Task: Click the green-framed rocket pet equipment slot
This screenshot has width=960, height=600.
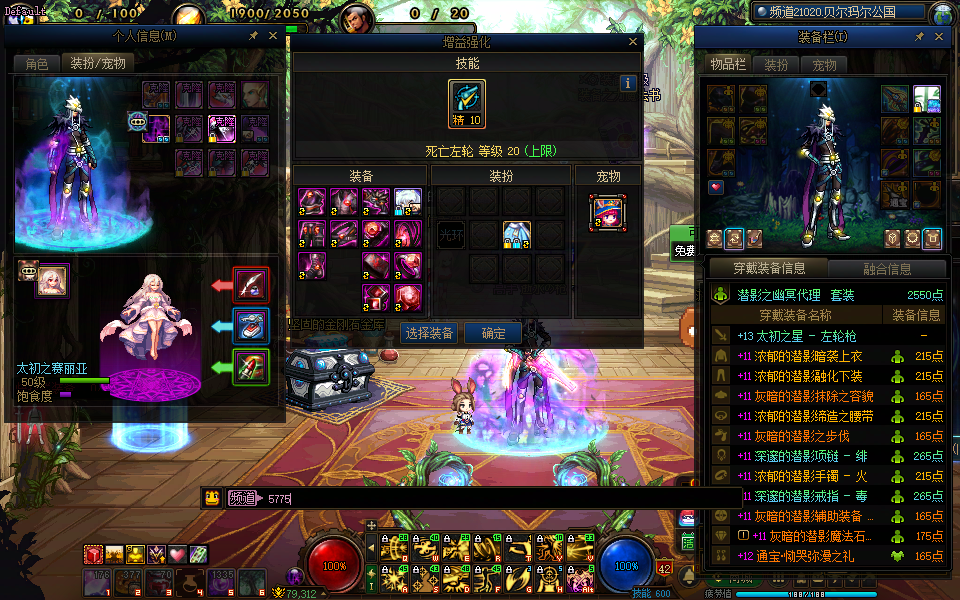Action: pyautogui.click(x=250, y=366)
